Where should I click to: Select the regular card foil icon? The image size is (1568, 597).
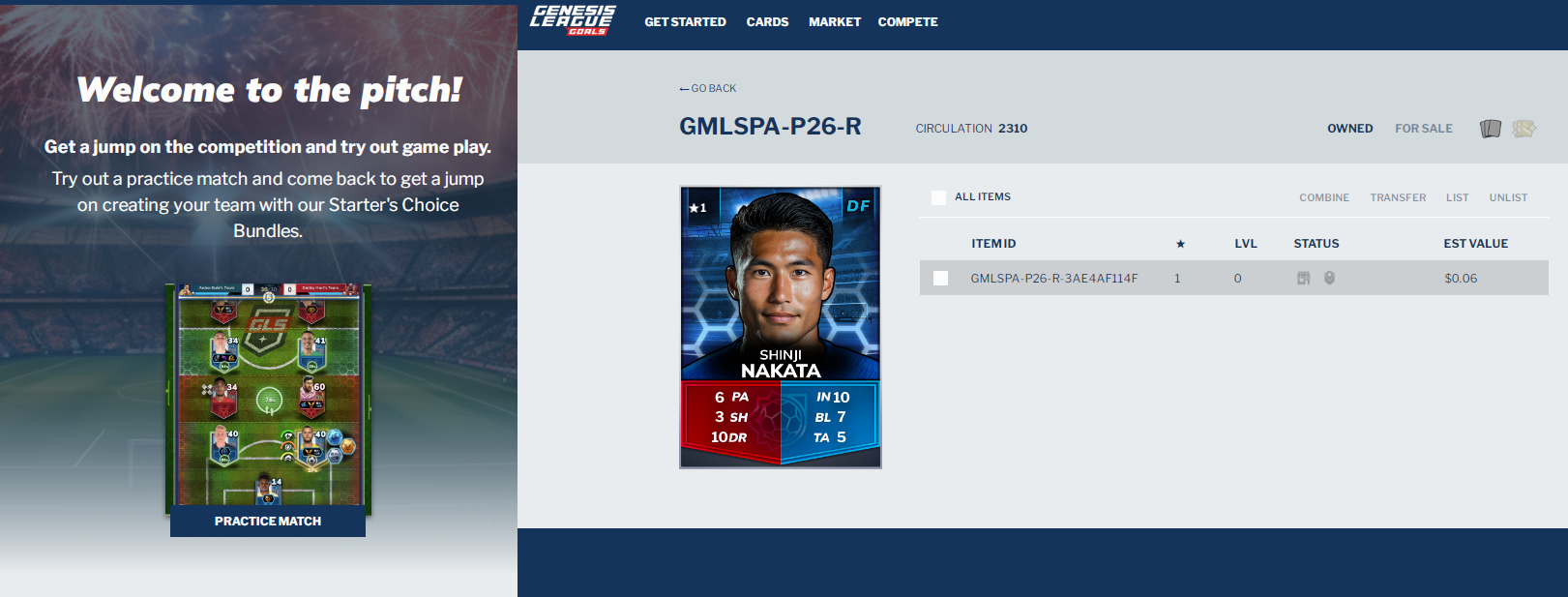pyautogui.click(x=1490, y=129)
